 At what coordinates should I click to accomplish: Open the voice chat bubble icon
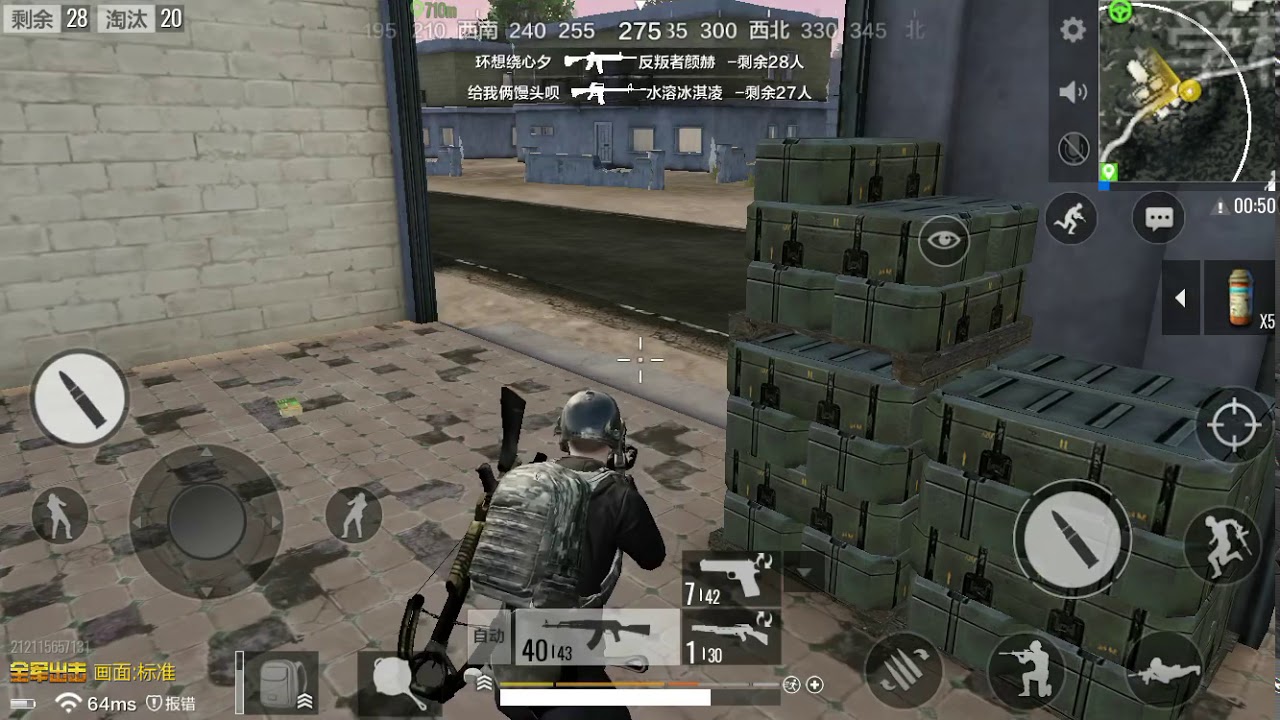coord(1157,216)
